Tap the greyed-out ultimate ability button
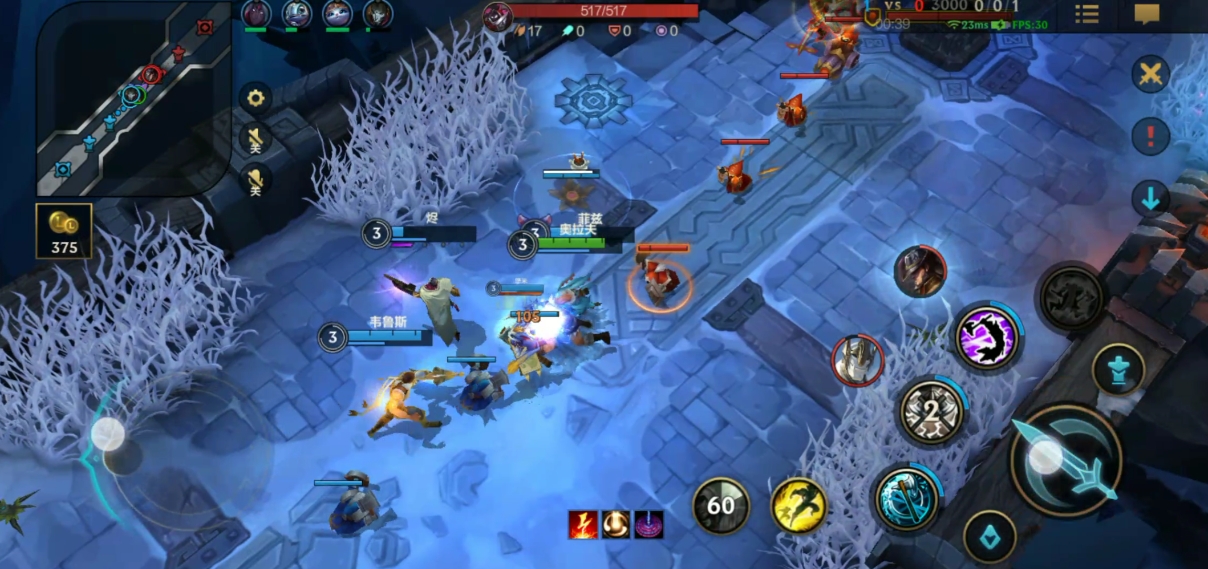This screenshot has width=1208, height=569. tap(1072, 297)
